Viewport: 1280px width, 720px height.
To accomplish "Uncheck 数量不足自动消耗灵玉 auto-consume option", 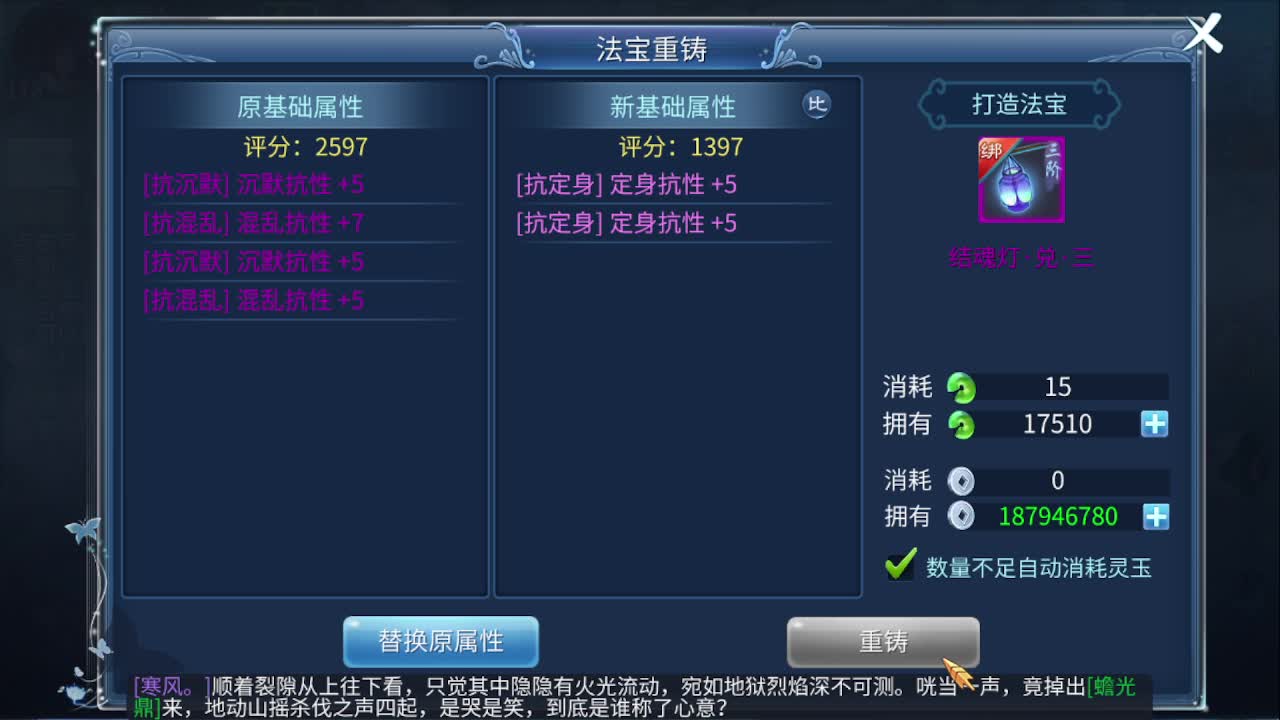I will click(x=898, y=565).
